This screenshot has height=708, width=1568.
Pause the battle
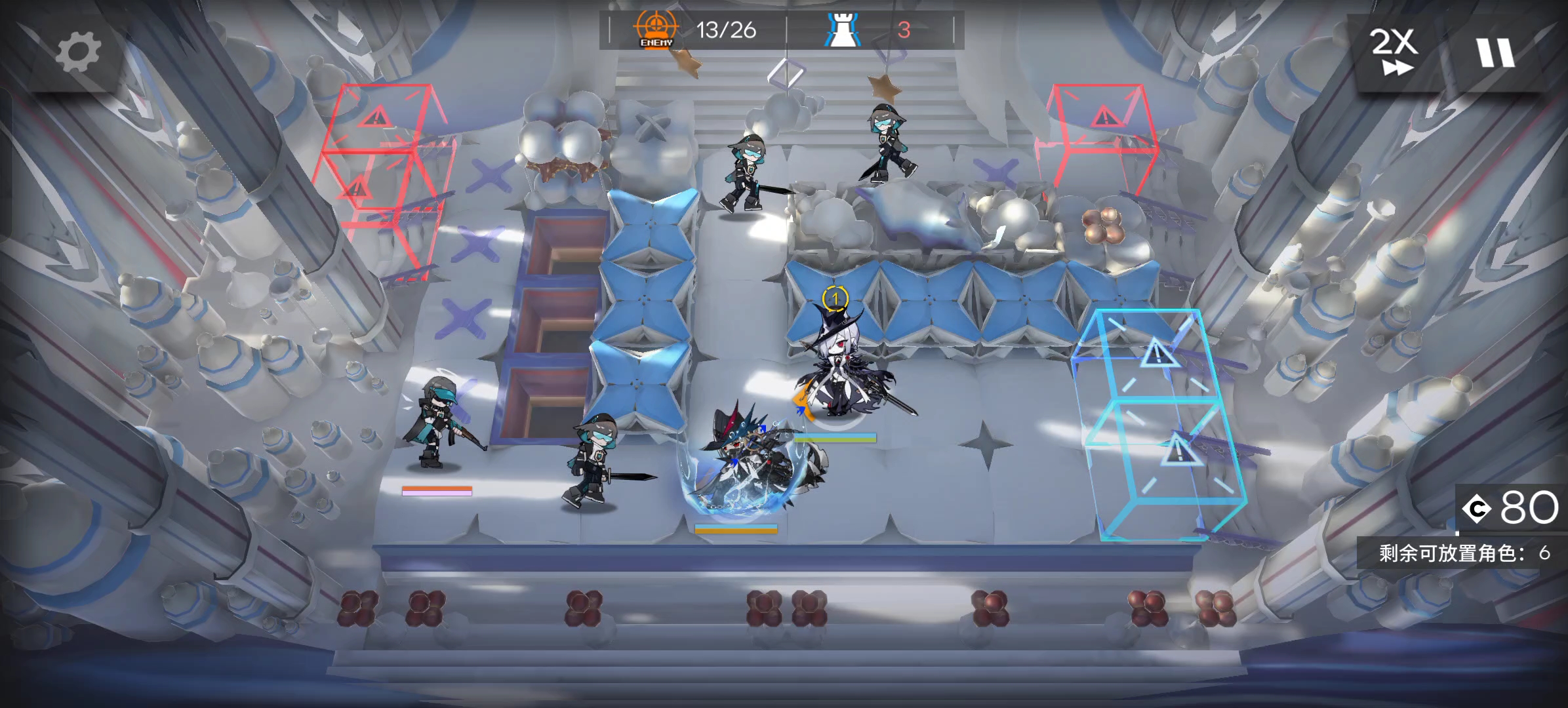click(1495, 52)
